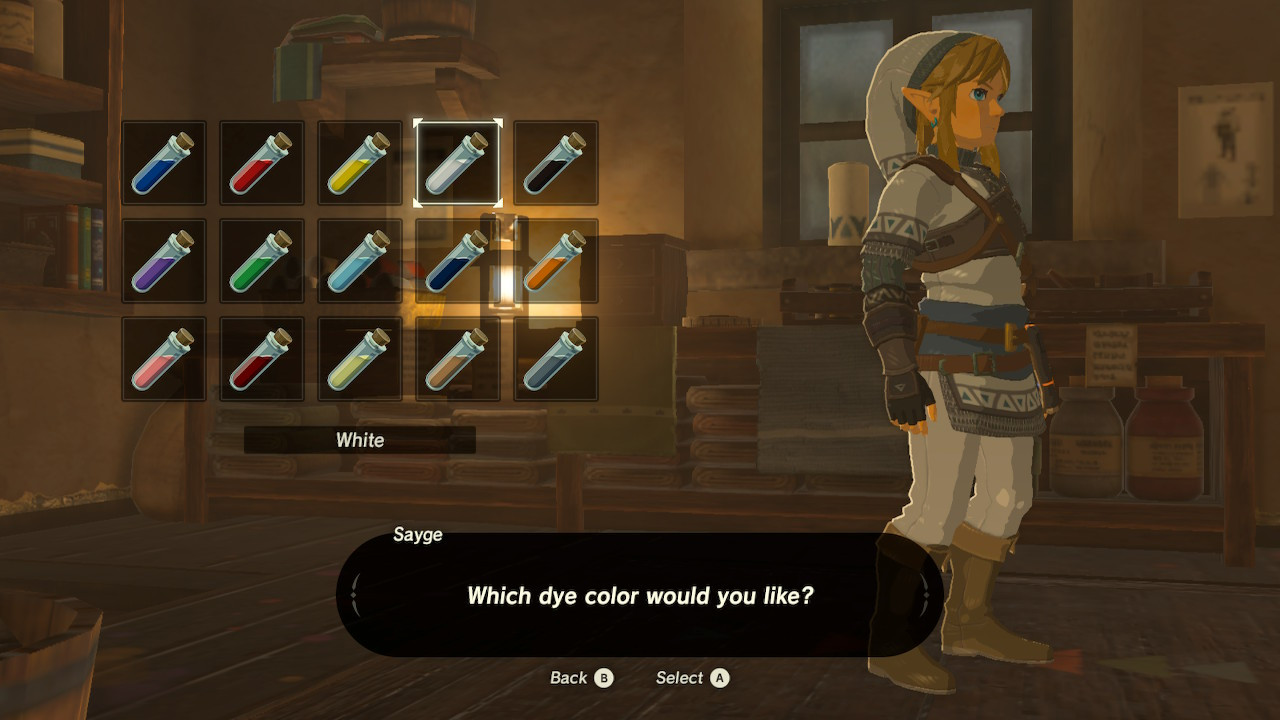Screen dimensions: 1280x720
Task: Select the Yellow dye bottle
Action: coord(359,161)
